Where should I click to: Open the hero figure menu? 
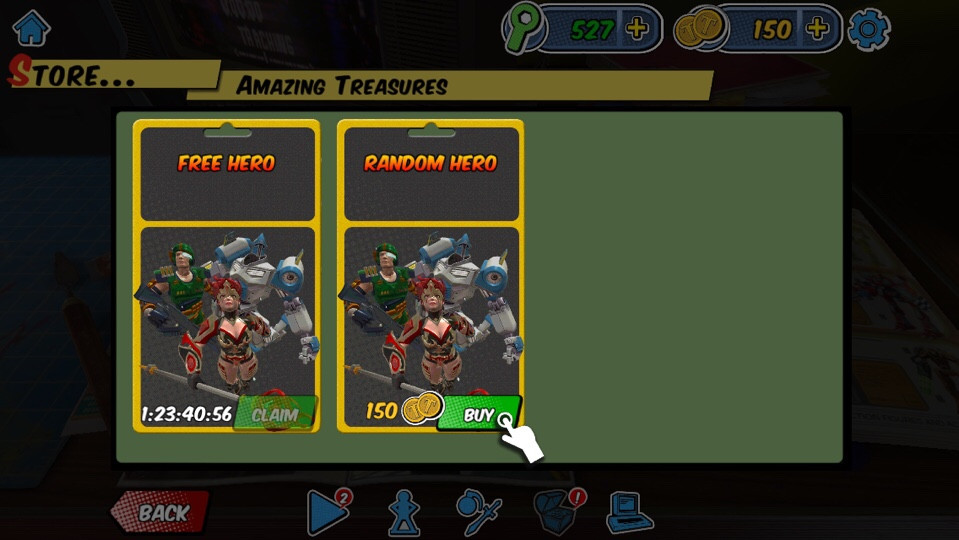(x=403, y=513)
